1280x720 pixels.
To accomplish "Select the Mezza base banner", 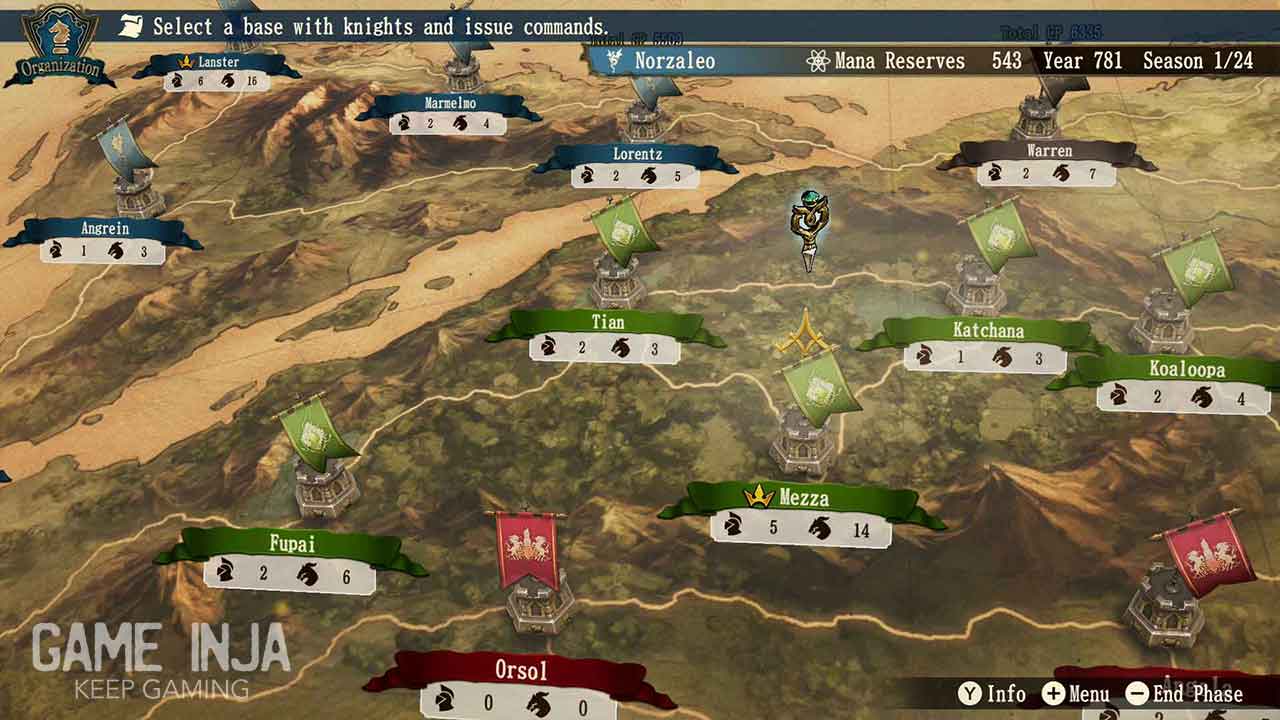I will pyautogui.click(x=801, y=498).
